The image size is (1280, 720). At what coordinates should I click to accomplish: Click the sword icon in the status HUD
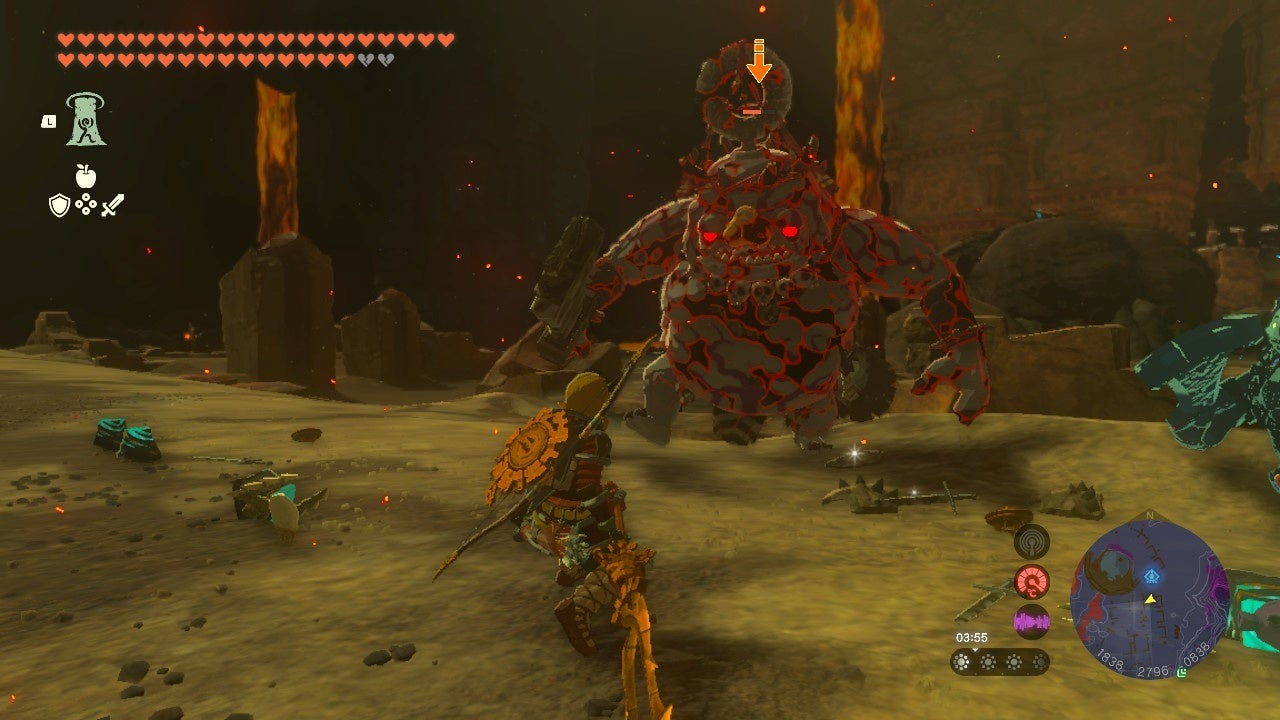tap(112, 205)
